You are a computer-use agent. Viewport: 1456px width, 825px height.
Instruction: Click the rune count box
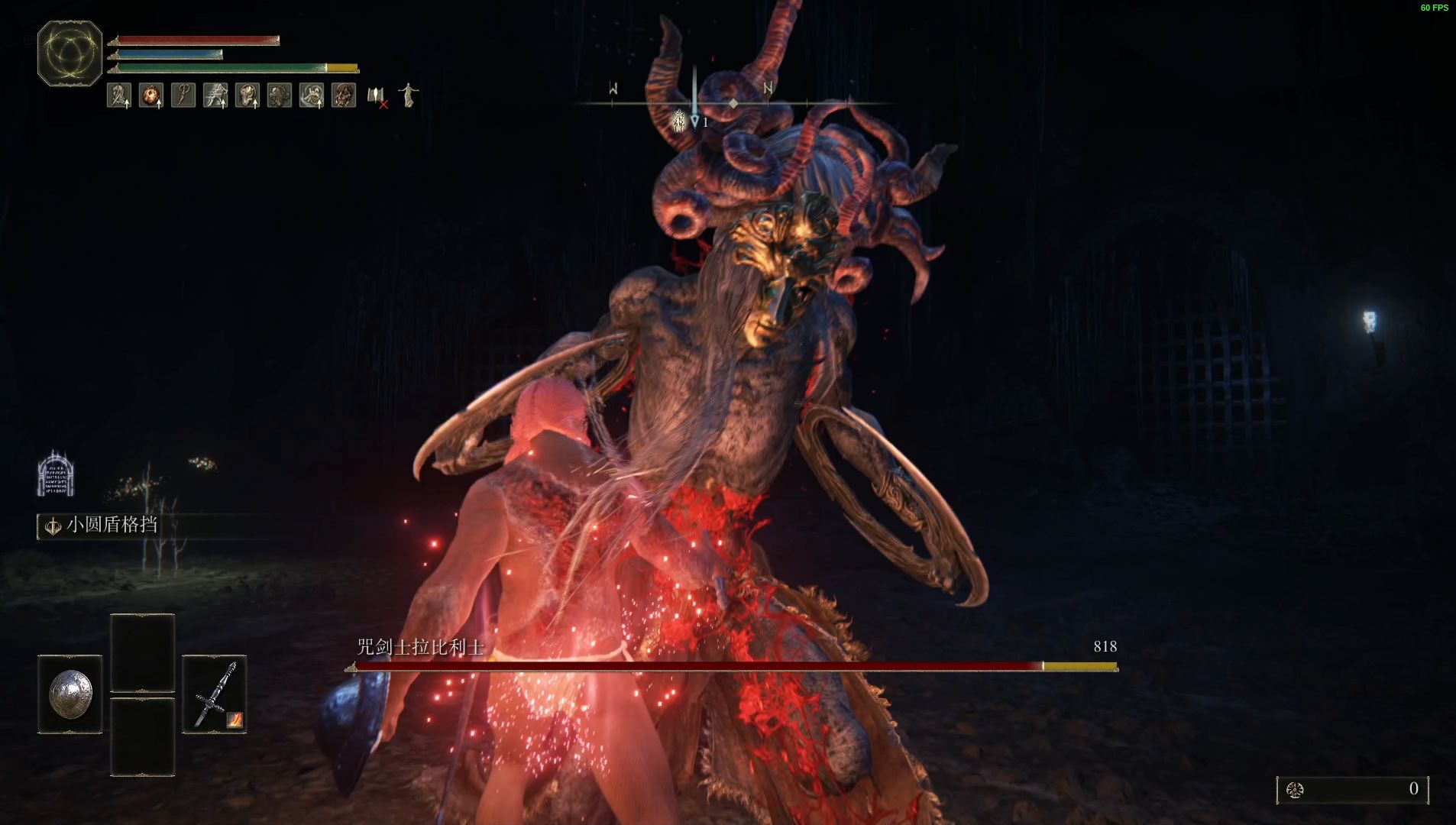click(x=1352, y=790)
